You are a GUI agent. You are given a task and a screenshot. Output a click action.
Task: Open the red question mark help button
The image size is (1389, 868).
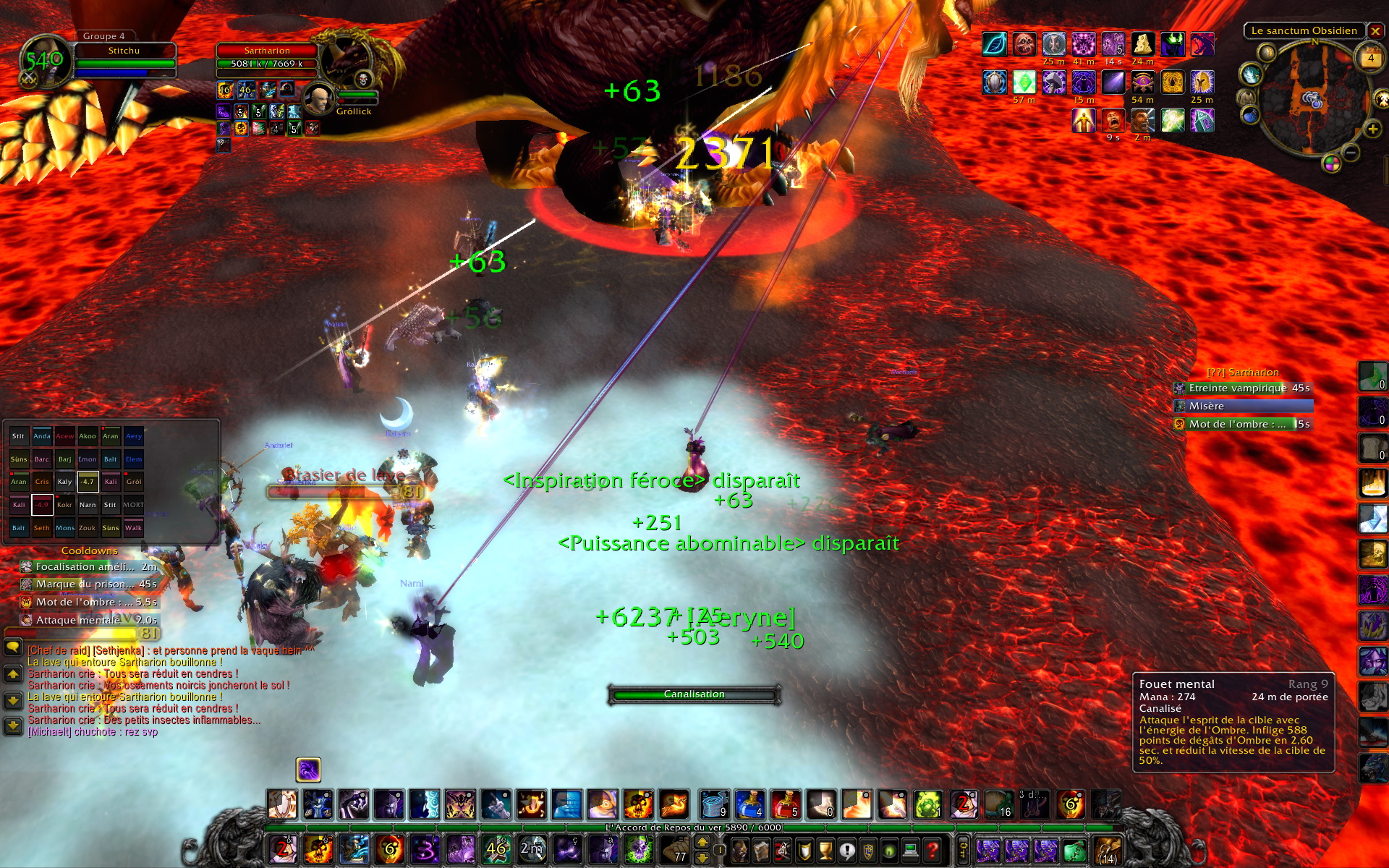click(933, 850)
